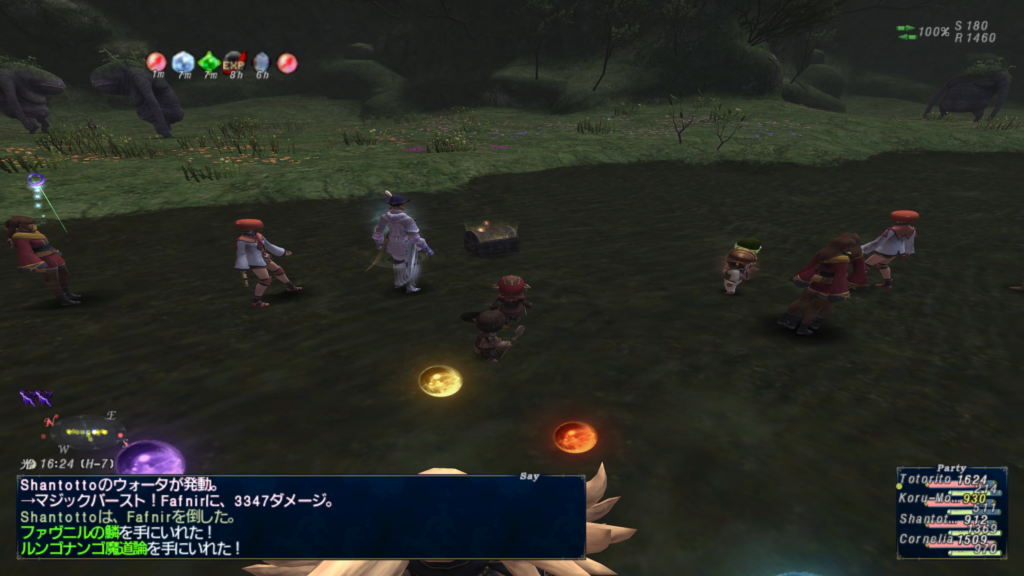
Task: Click the compass radar
Action: tap(83, 431)
